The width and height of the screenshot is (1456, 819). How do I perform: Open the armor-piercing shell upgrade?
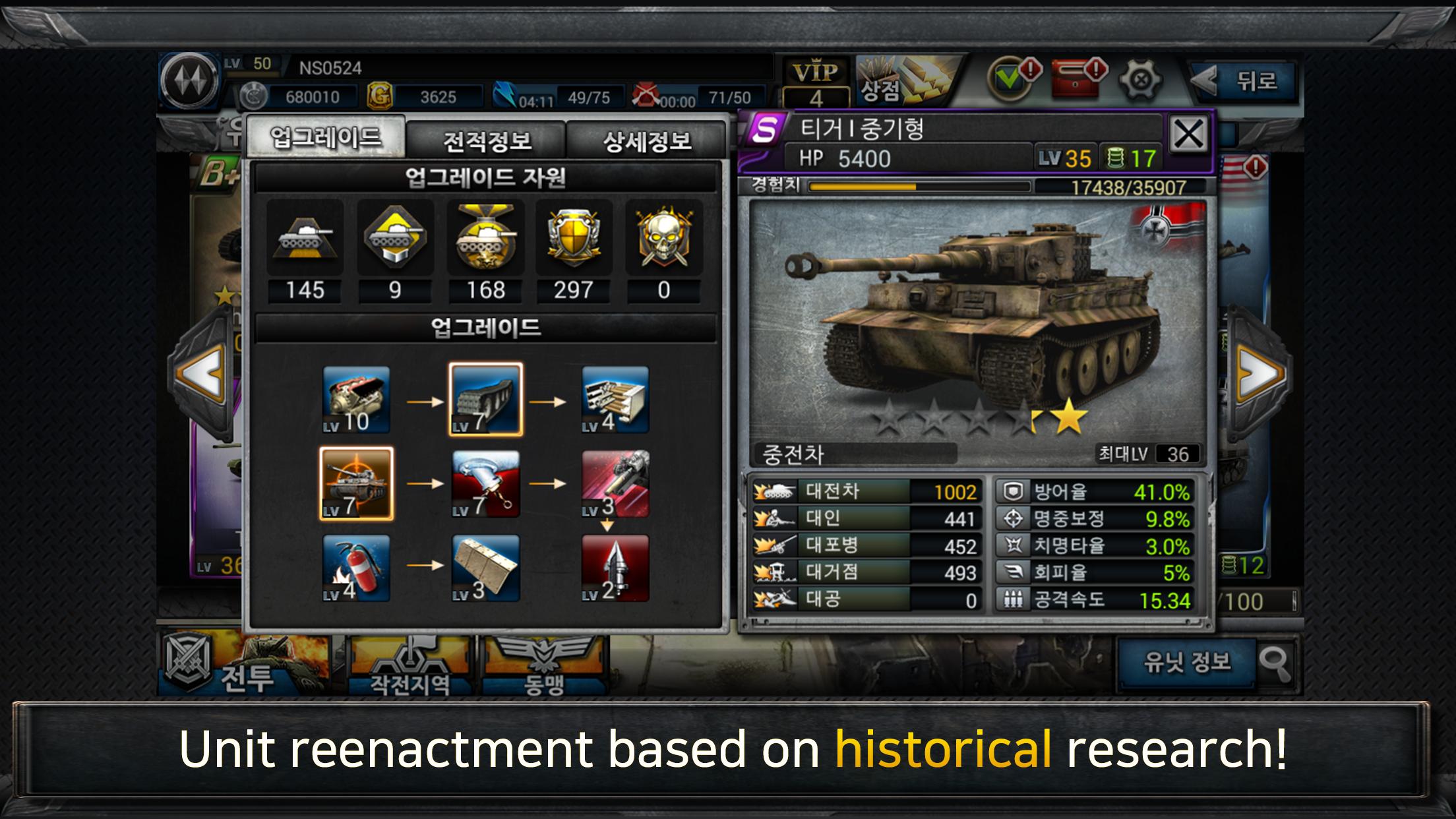coord(615,568)
